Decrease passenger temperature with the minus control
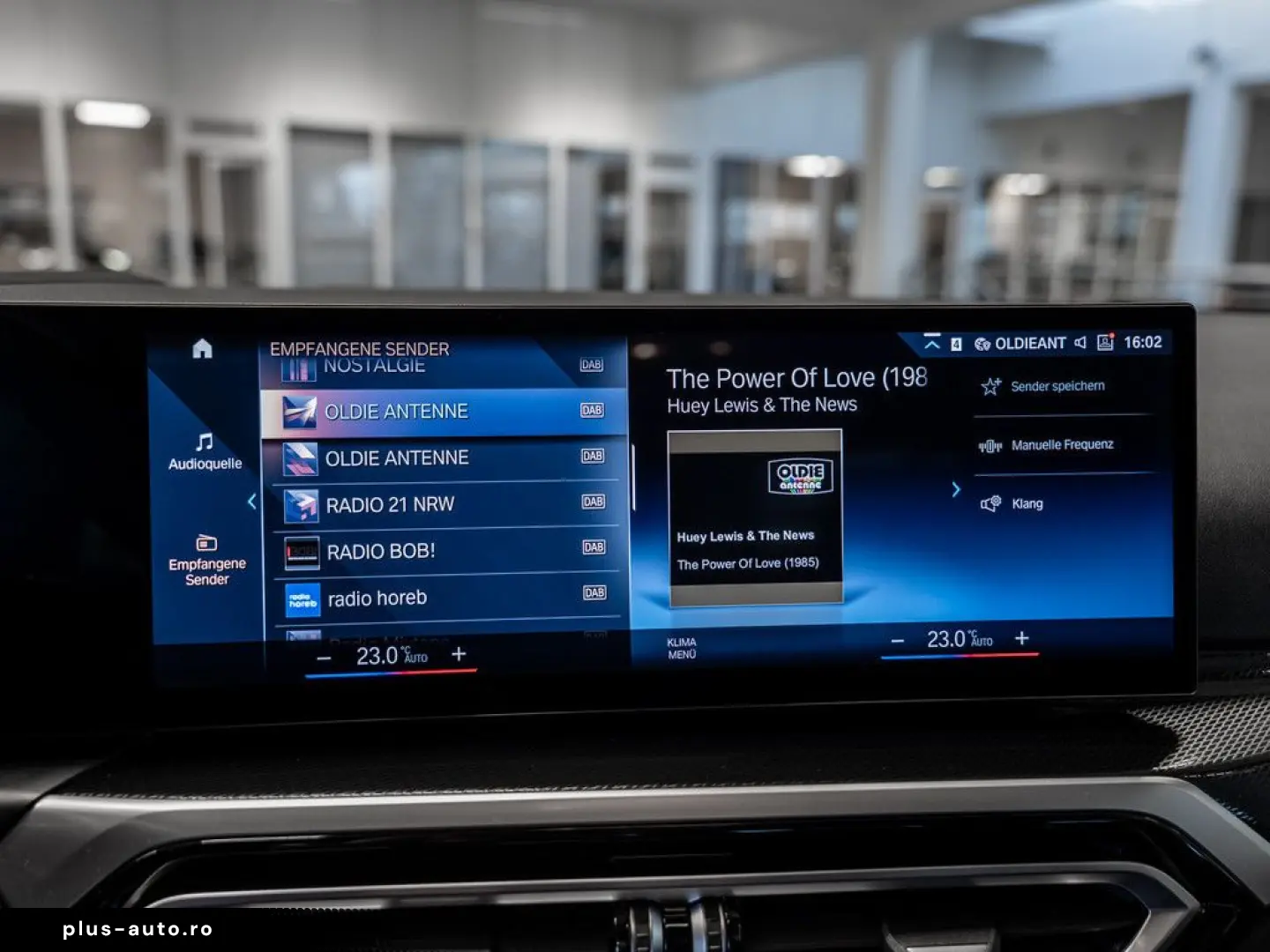 pyautogui.click(x=898, y=639)
